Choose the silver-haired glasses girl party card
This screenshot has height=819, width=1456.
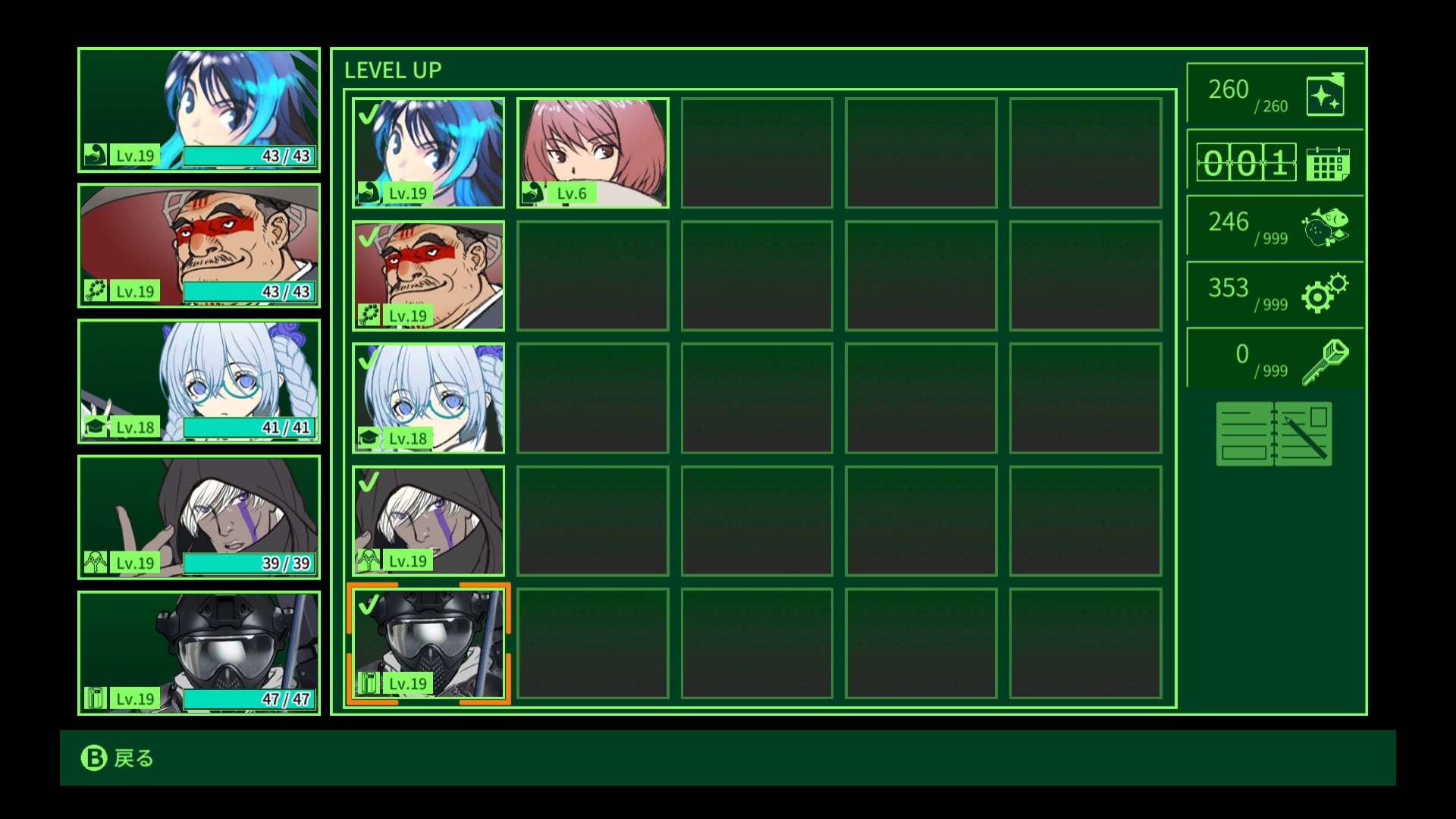(199, 381)
